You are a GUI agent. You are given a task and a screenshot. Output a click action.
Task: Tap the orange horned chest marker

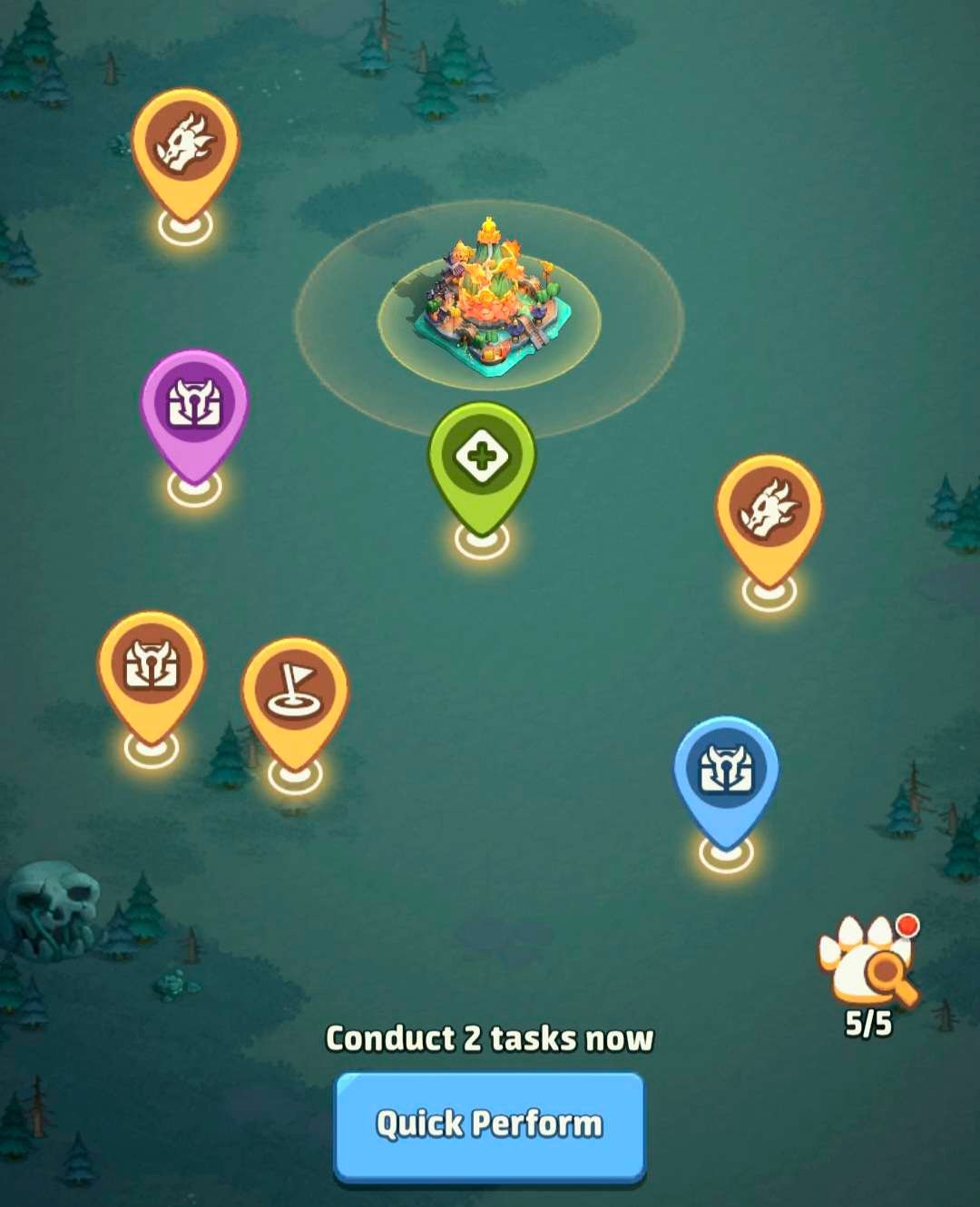pos(152,666)
